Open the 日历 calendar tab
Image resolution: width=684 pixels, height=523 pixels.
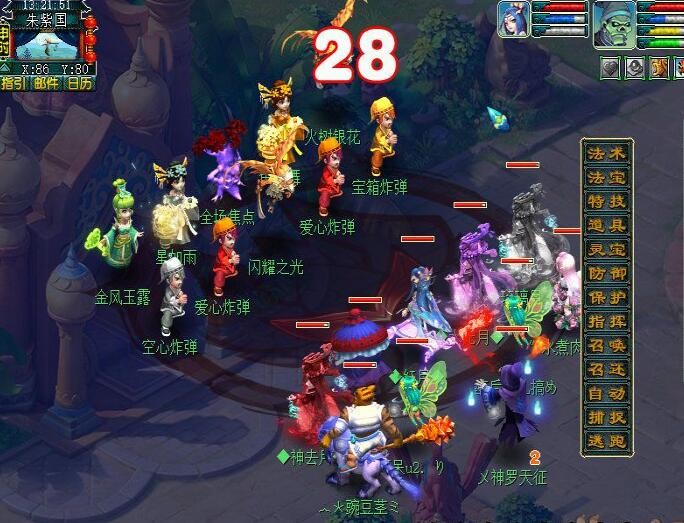click(x=78, y=84)
